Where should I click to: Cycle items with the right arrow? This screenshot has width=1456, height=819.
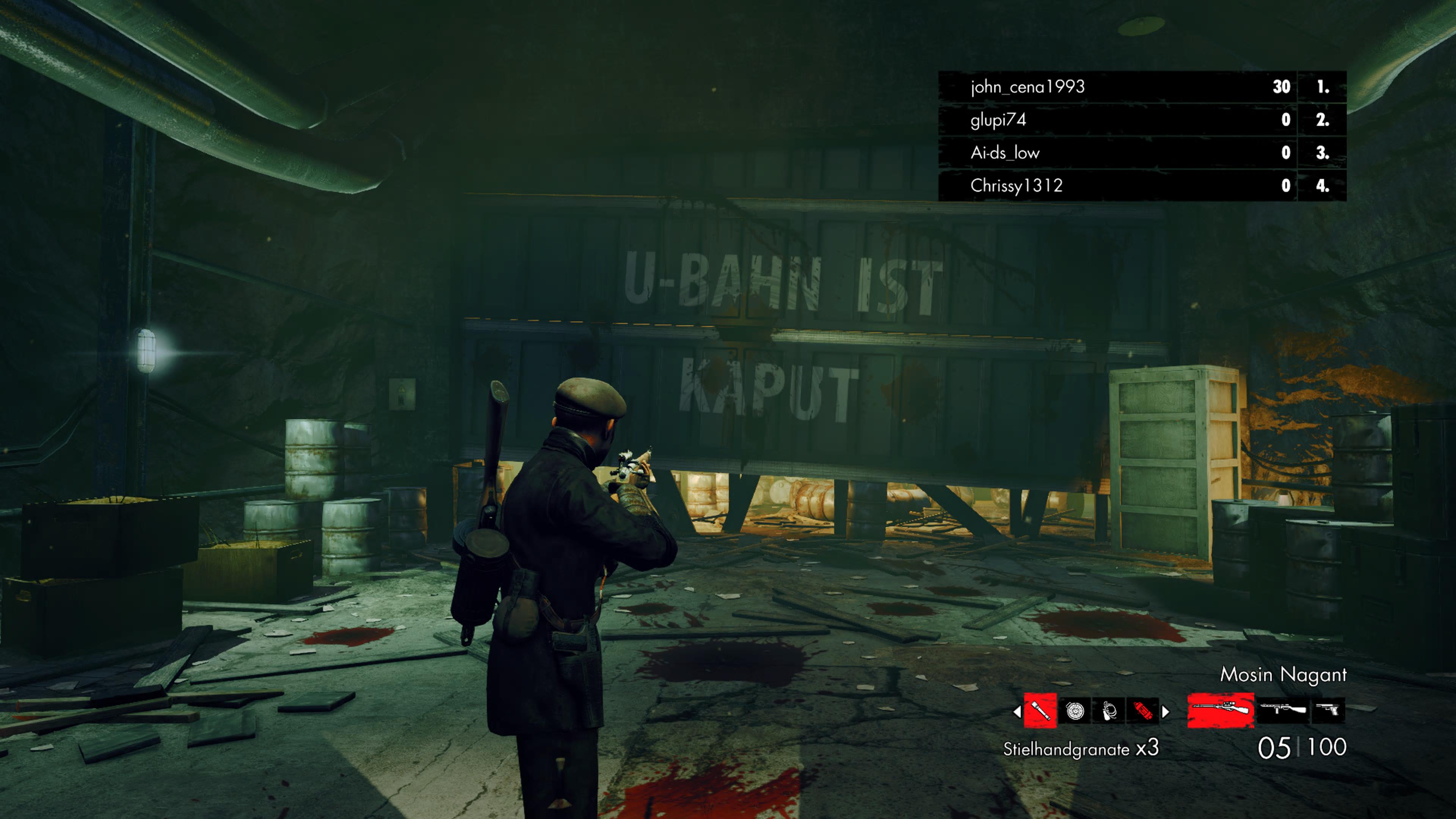click(x=1165, y=712)
